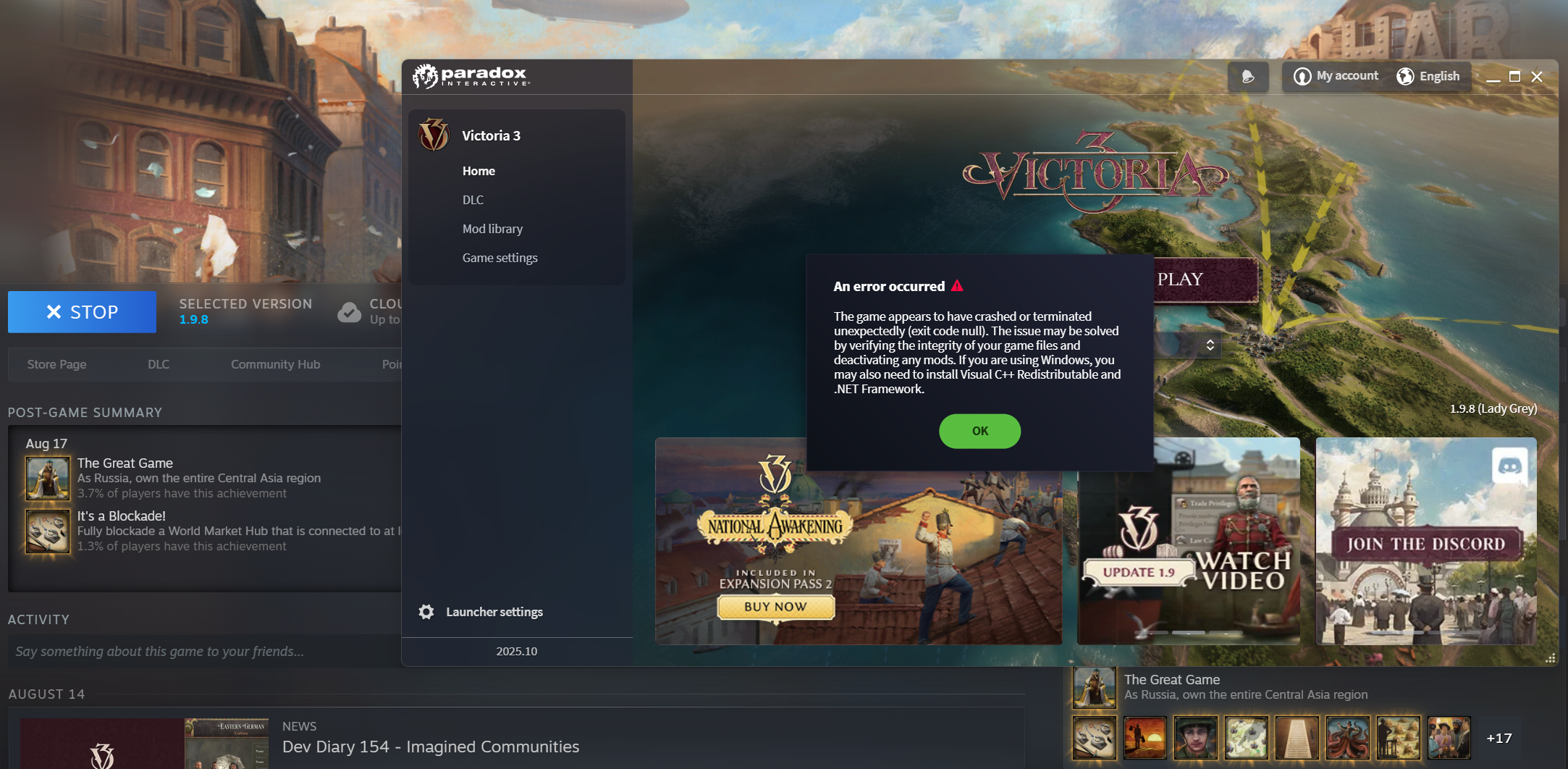
Task: Select Mod library in the sidebar
Action: [492, 228]
